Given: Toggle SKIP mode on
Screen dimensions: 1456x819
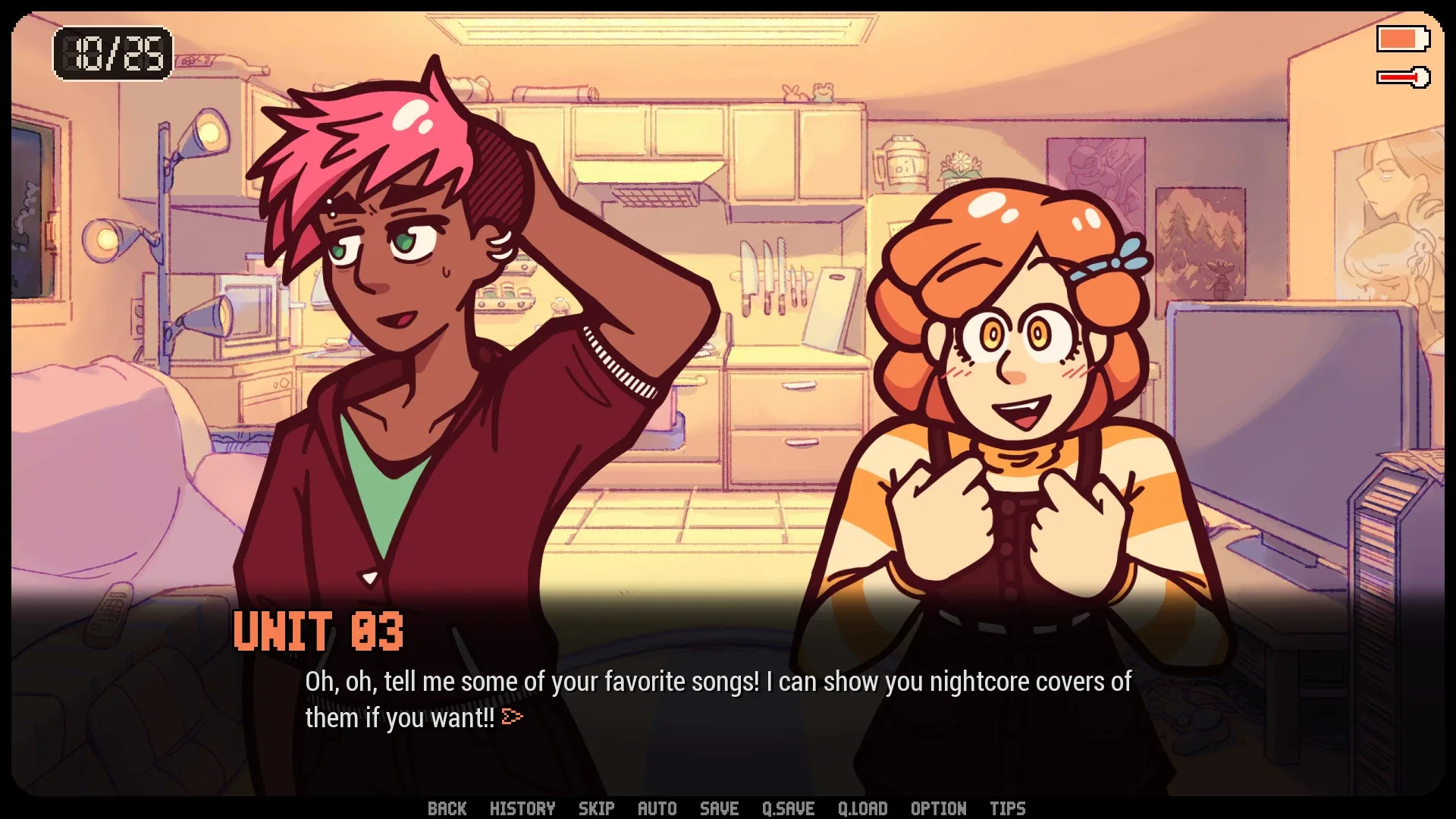Looking at the screenshot, I should point(596,808).
